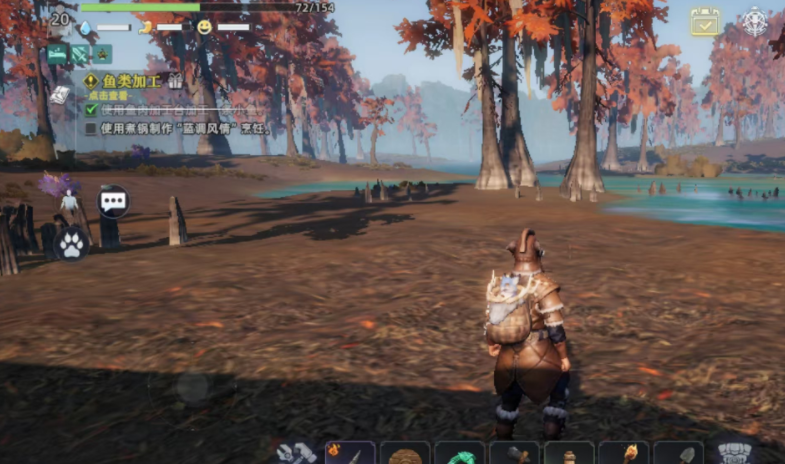Open the quest journal paper icon
785x464 pixels.
(x=60, y=94)
